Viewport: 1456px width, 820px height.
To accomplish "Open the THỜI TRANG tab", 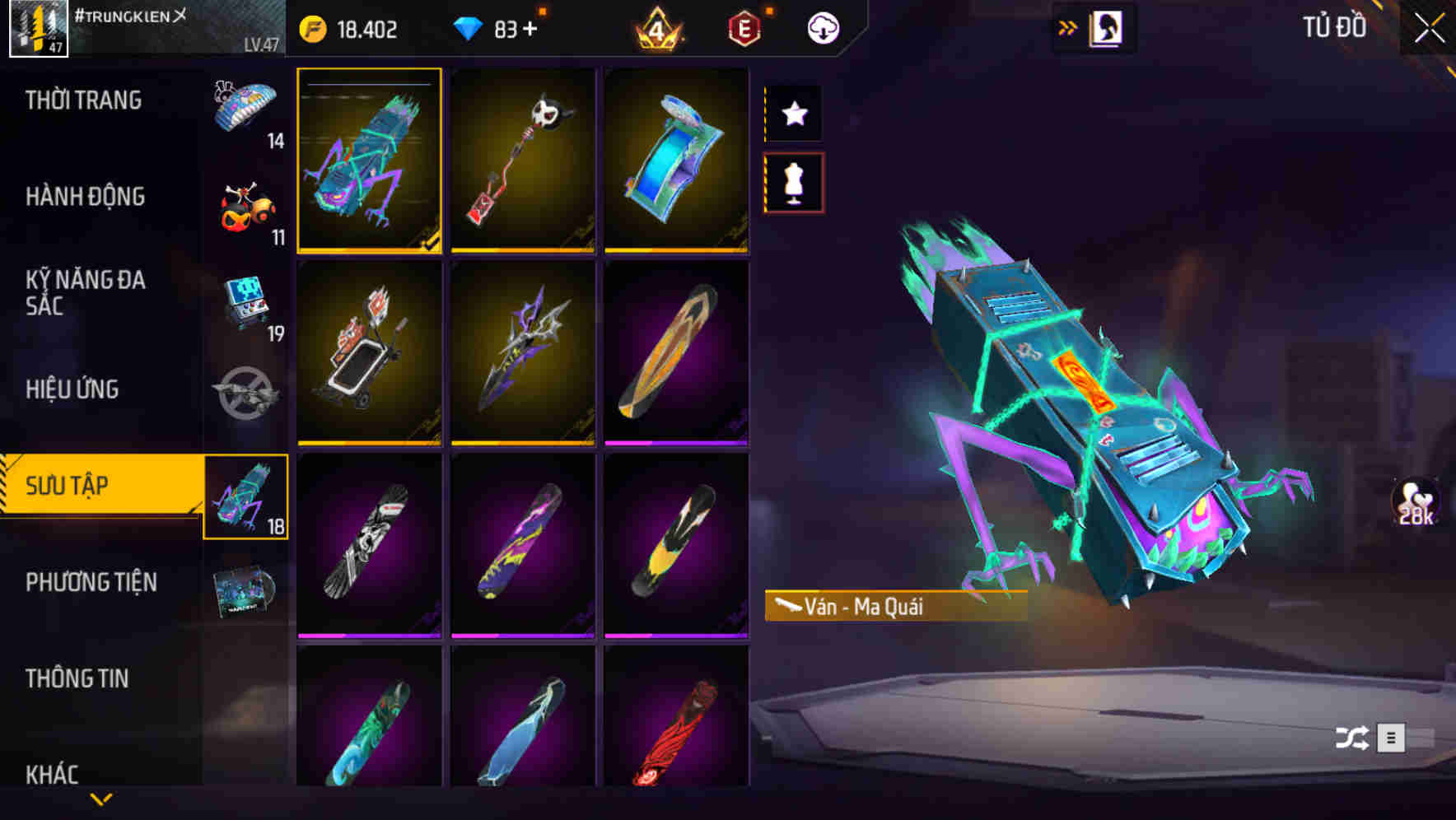I will (82, 100).
